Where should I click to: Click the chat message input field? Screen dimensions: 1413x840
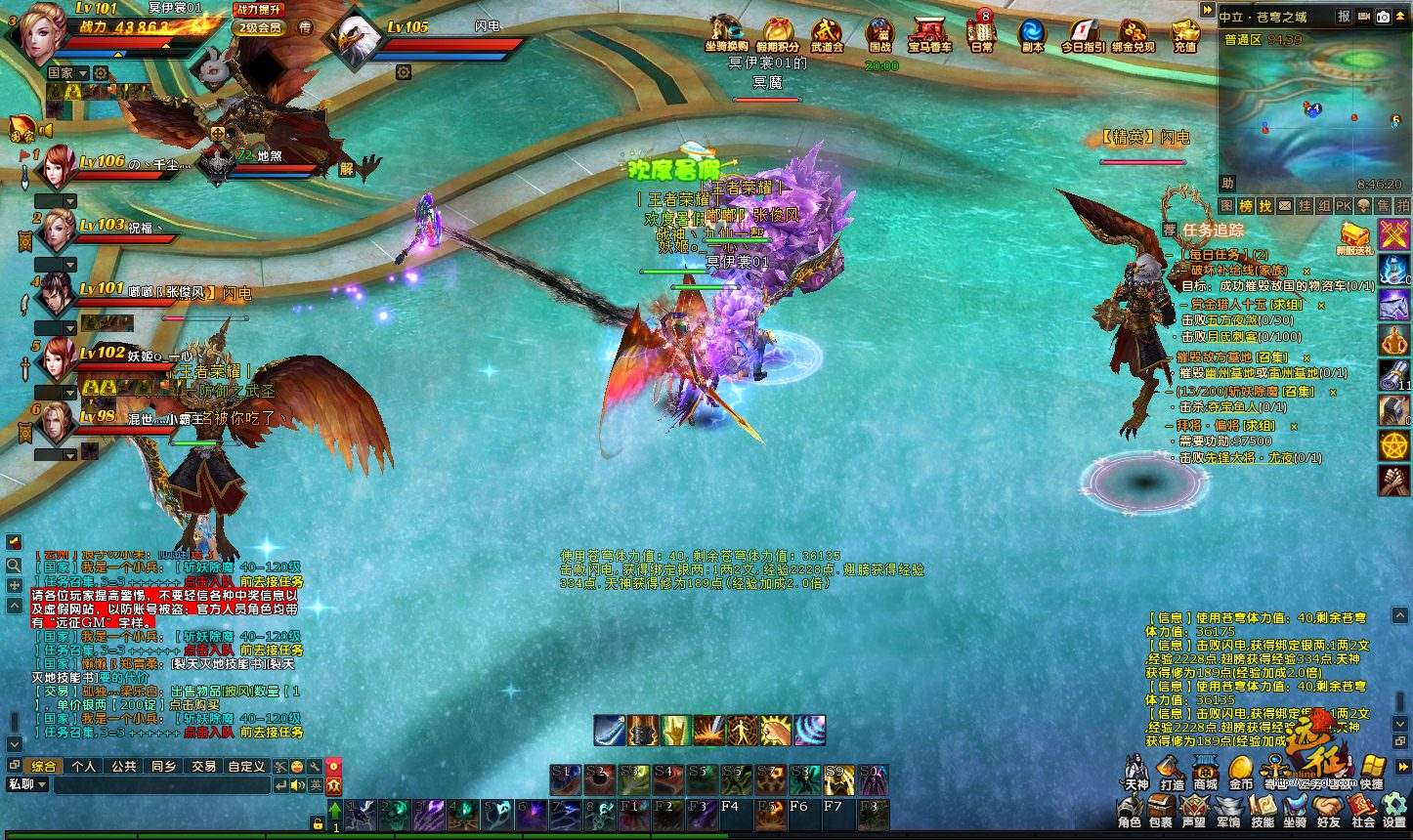pos(161,785)
